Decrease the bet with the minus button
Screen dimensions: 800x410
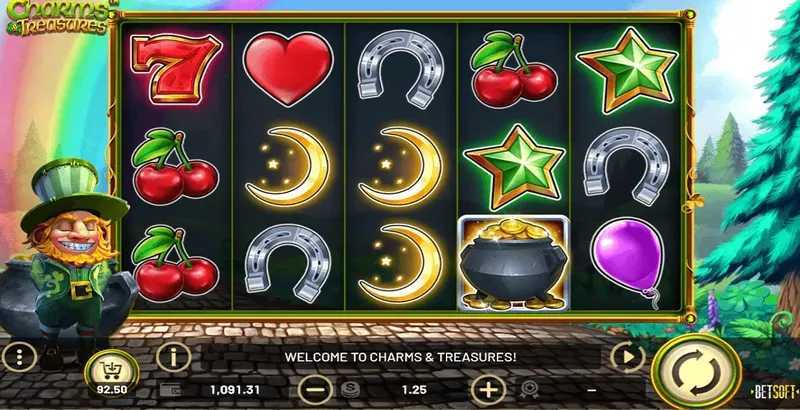315,388
